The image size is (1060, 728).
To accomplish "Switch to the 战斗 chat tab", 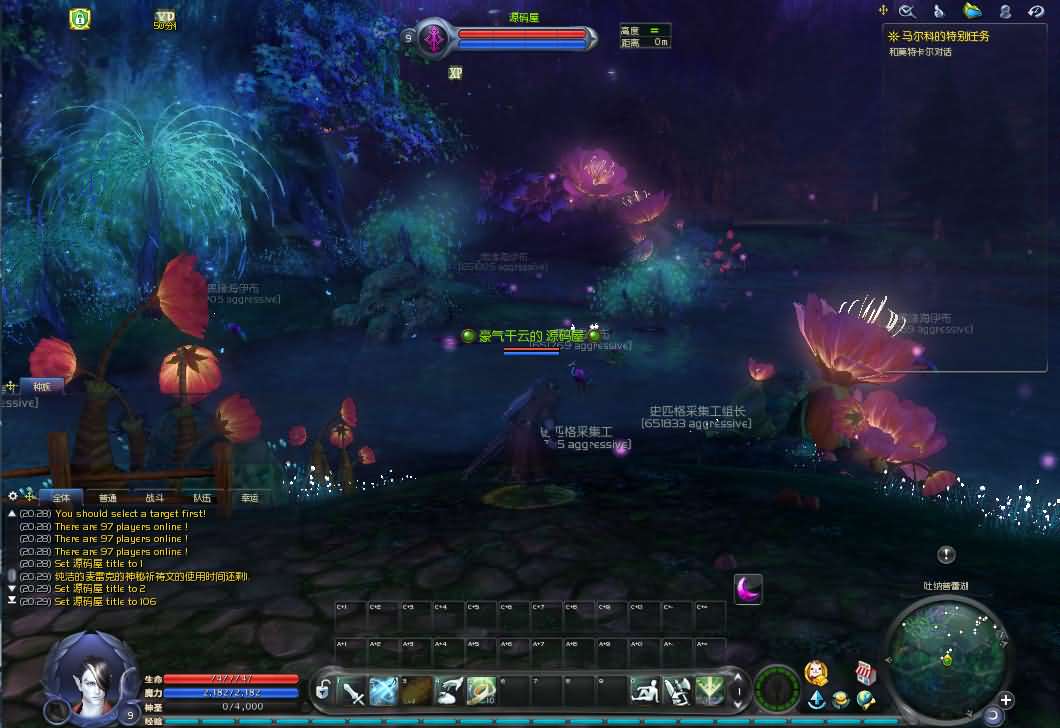I will 154,497.
